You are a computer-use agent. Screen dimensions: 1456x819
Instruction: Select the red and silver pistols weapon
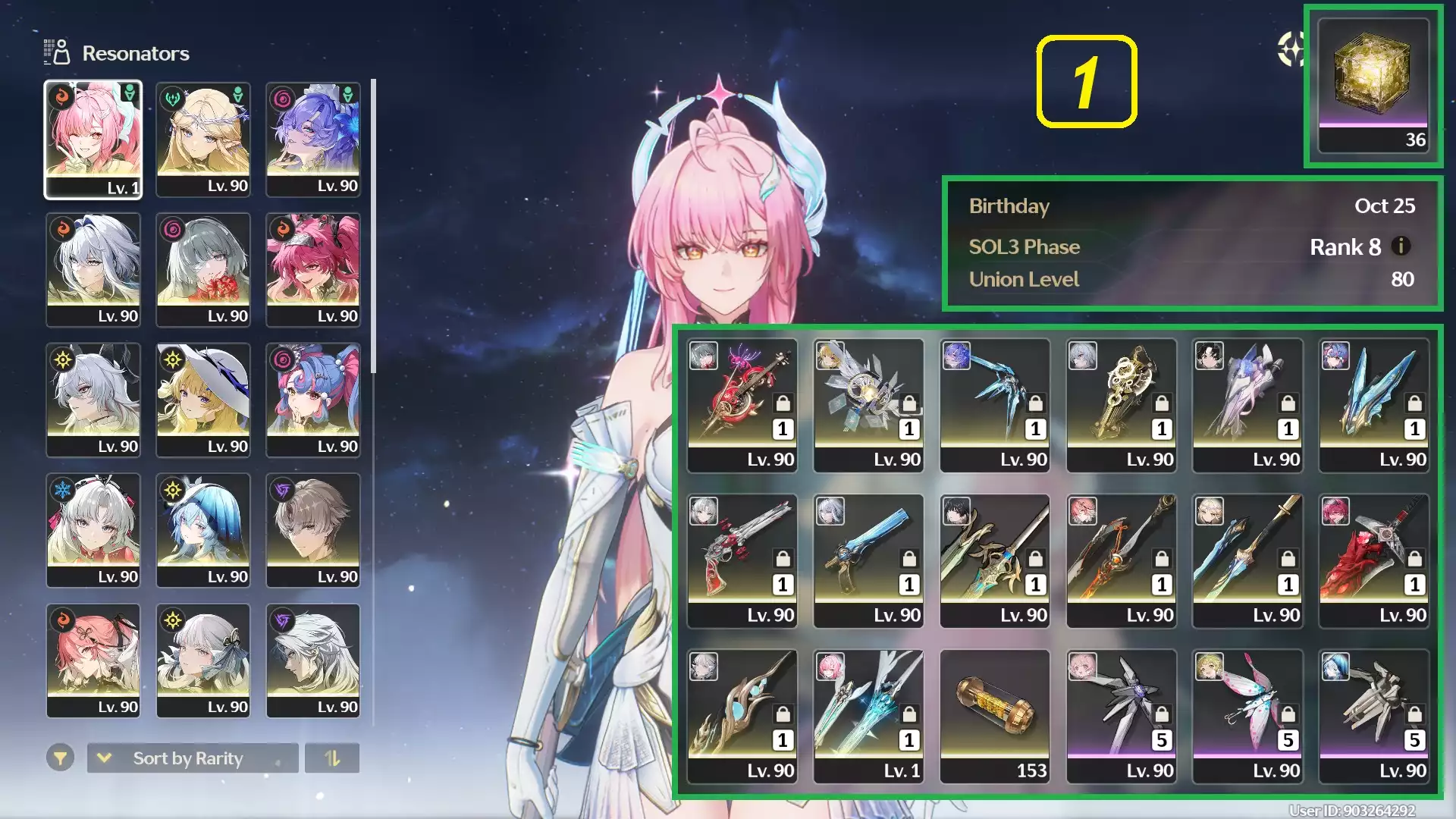[x=742, y=560]
